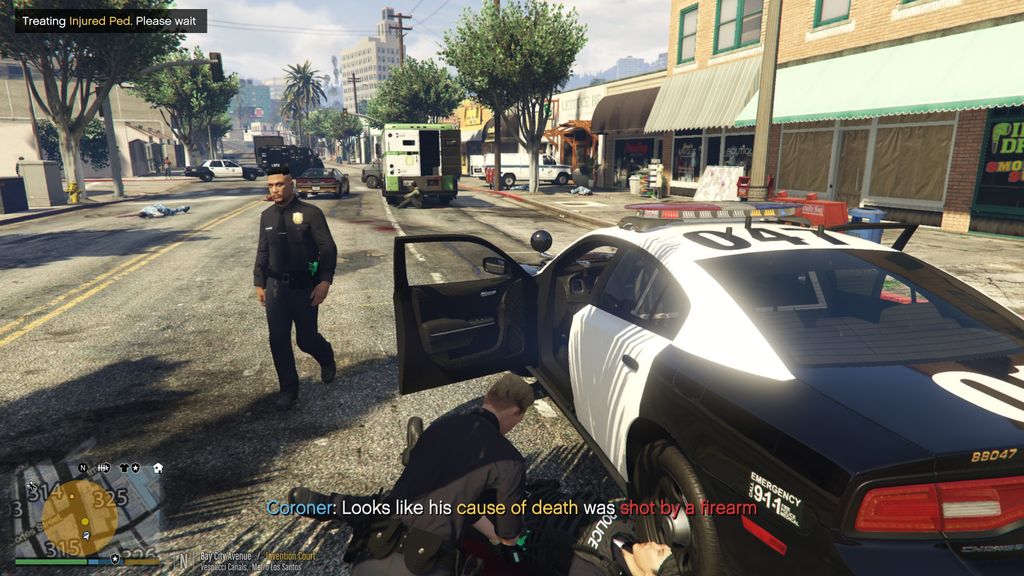Image resolution: width=1024 pixels, height=576 pixels.
Task: Click the white house blip above minimap
Action: point(158,467)
